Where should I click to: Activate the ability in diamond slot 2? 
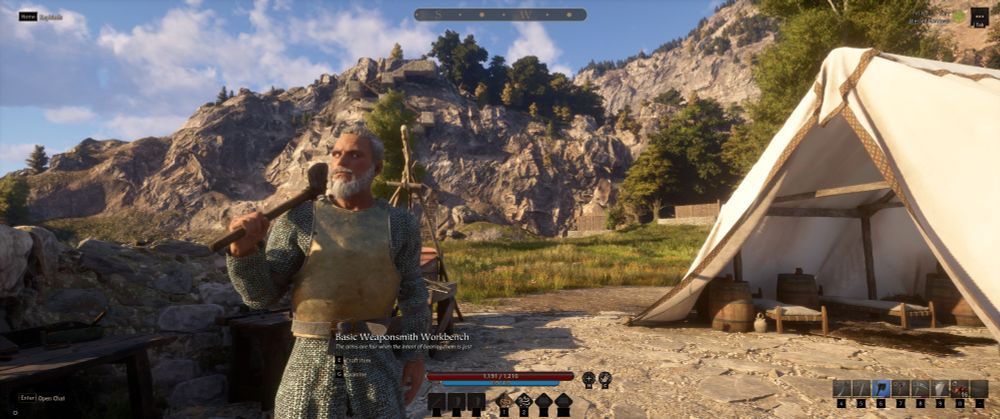pyautogui.click(x=524, y=402)
